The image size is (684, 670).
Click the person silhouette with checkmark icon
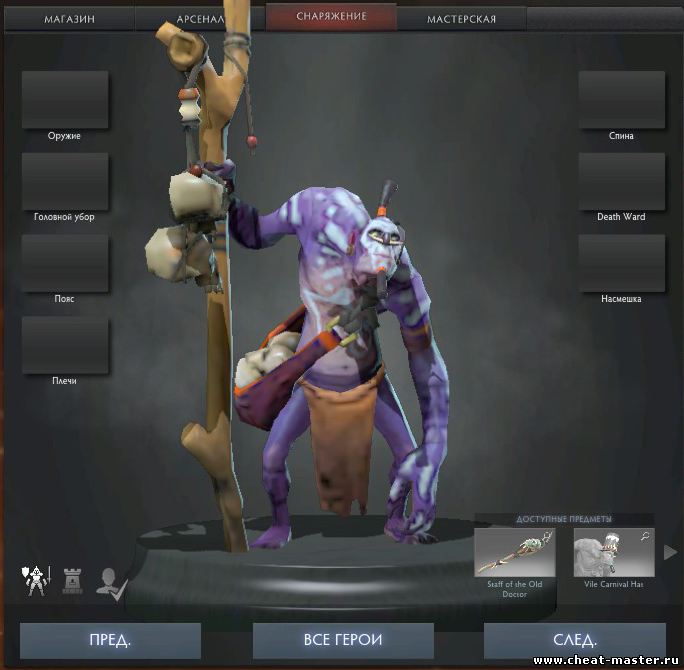109,581
